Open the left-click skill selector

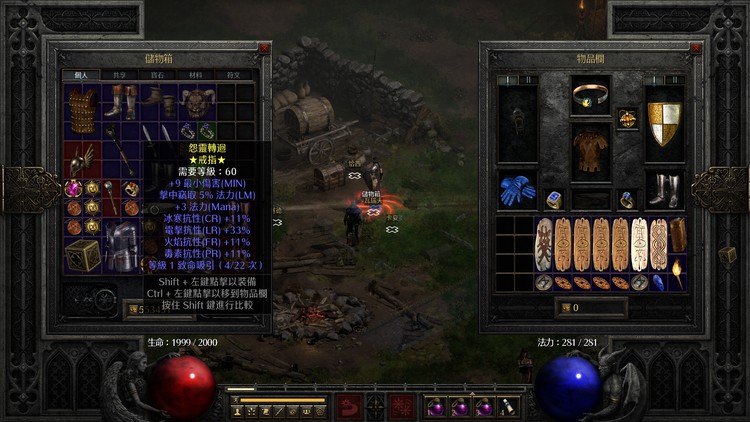coord(349,407)
